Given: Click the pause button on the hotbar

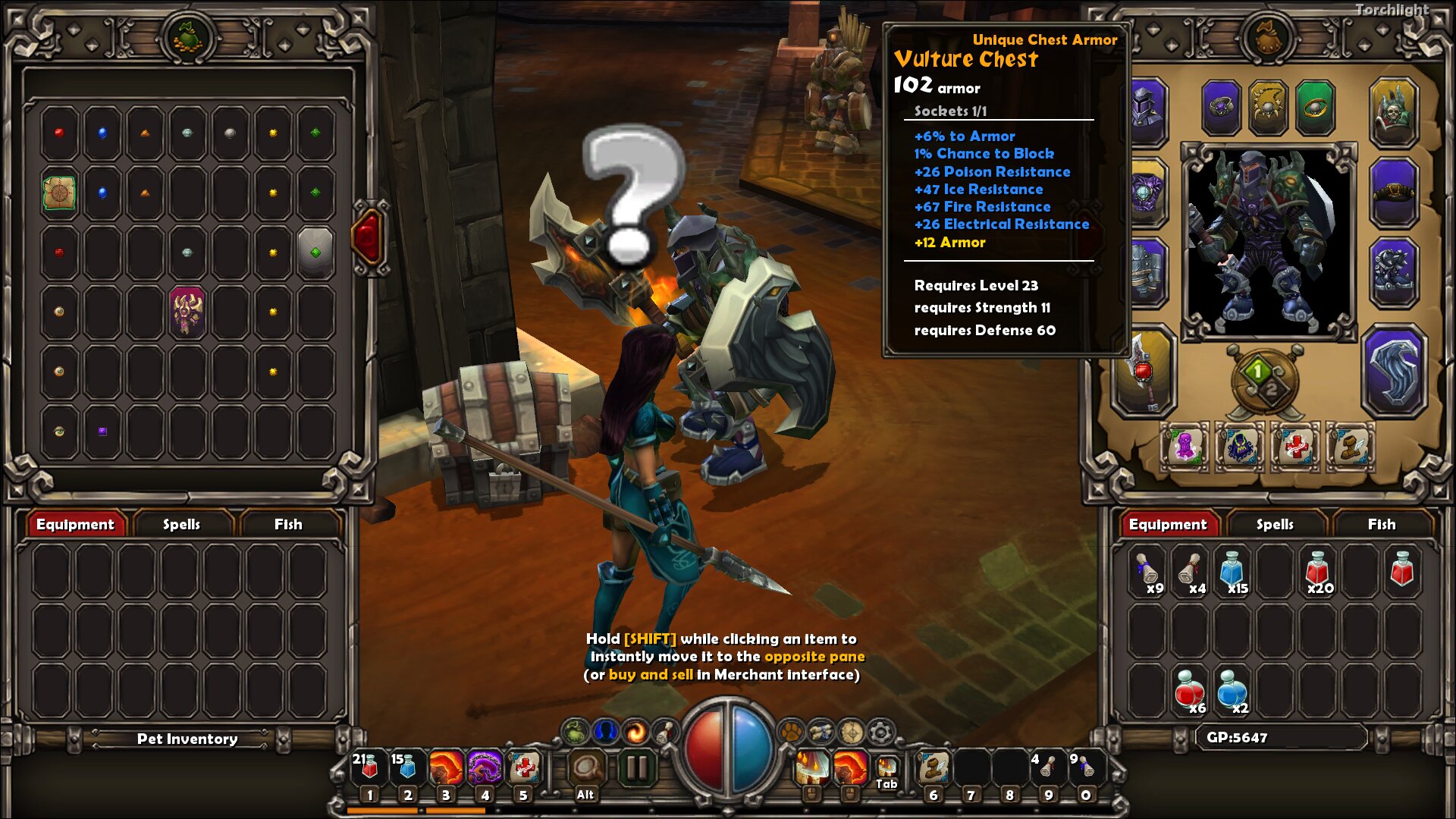Looking at the screenshot, I should click(x=636, y=768).
